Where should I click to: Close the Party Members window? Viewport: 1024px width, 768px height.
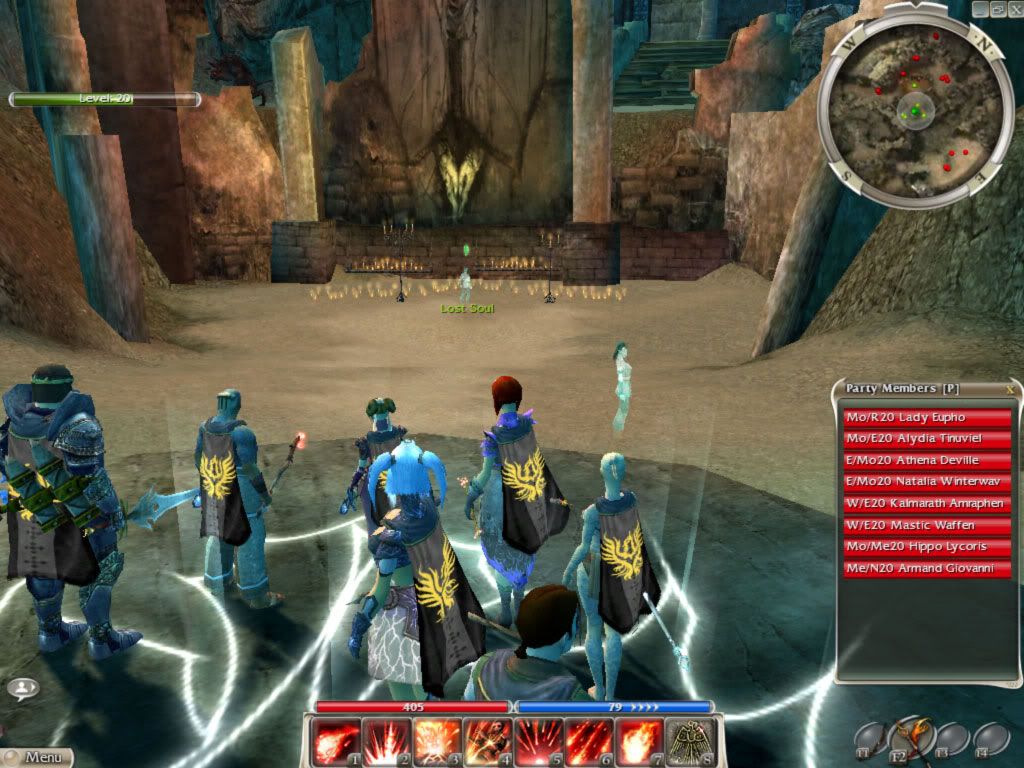tap(1010, 389)
